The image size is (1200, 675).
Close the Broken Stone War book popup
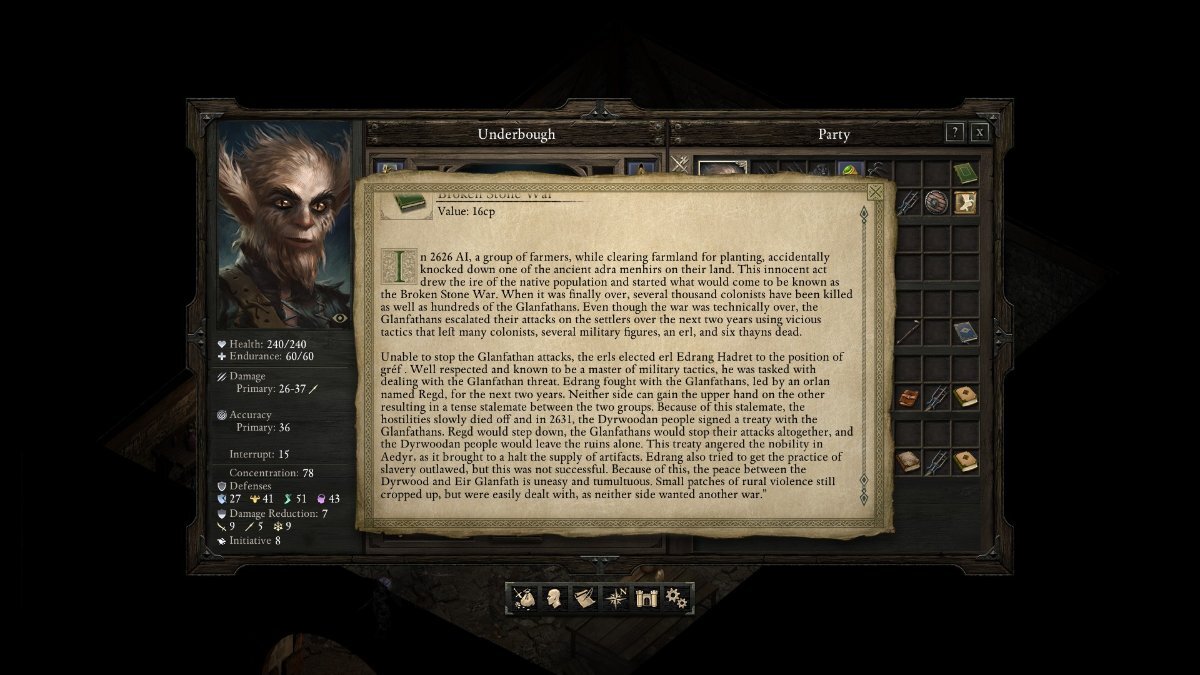(x=876, y=192)
